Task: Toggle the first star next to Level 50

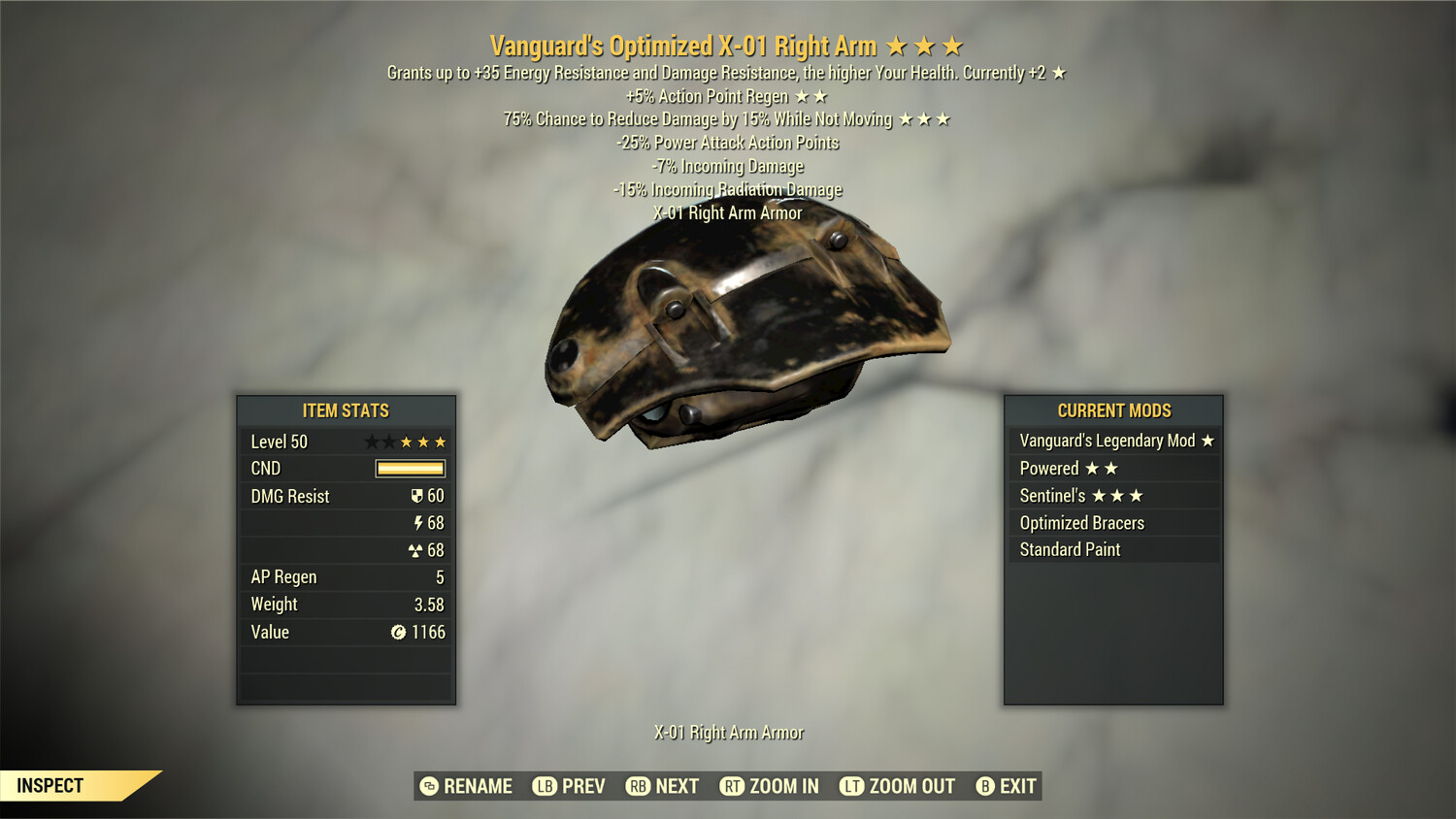Action: click(374, 442)
